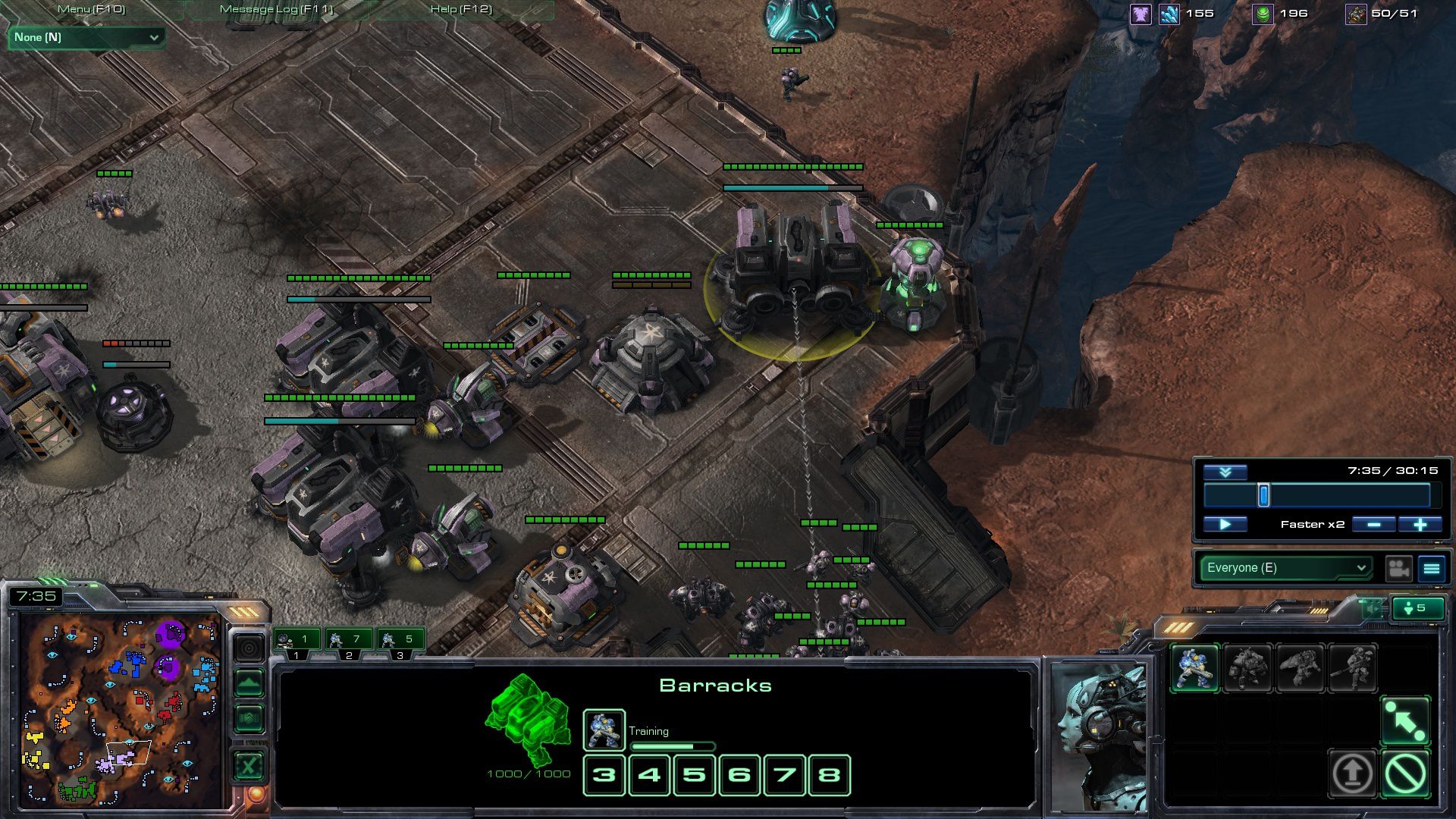The width and height of the screenshot is (1456, 819).
Task: Open the None (N) dropdown
Action: point(85,36)
